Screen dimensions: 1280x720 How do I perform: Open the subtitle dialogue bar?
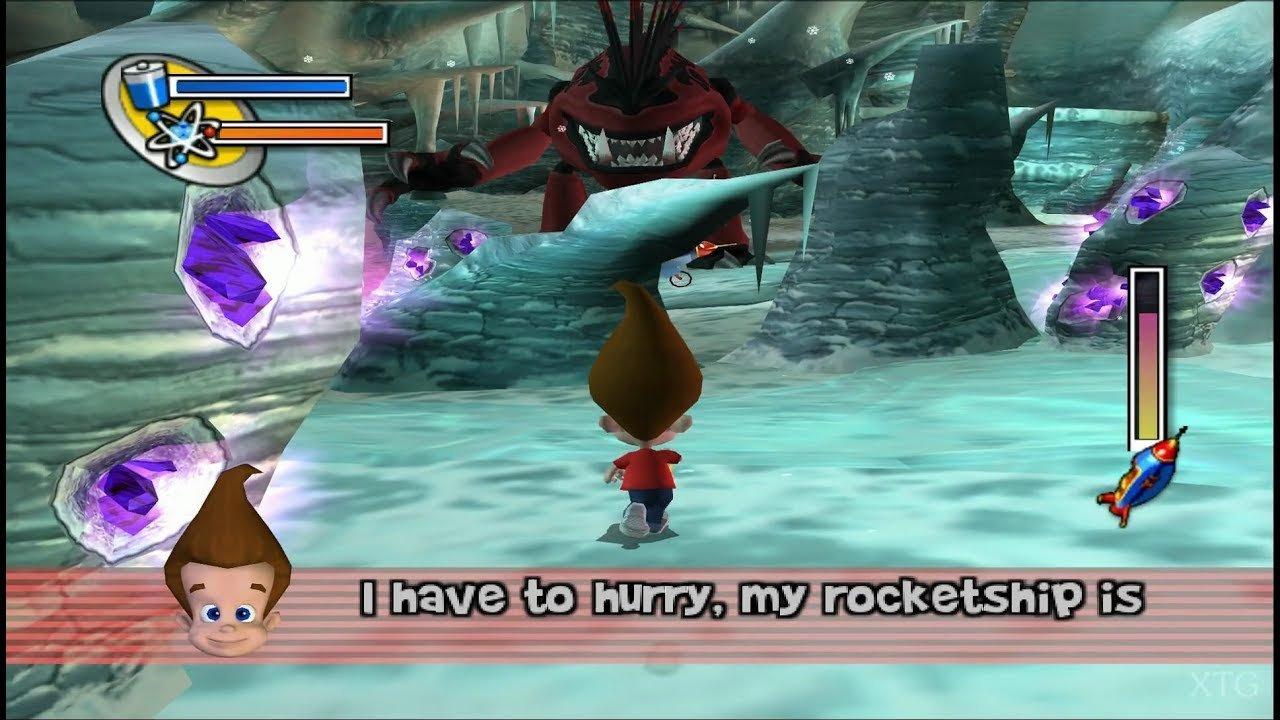(640, 600)
